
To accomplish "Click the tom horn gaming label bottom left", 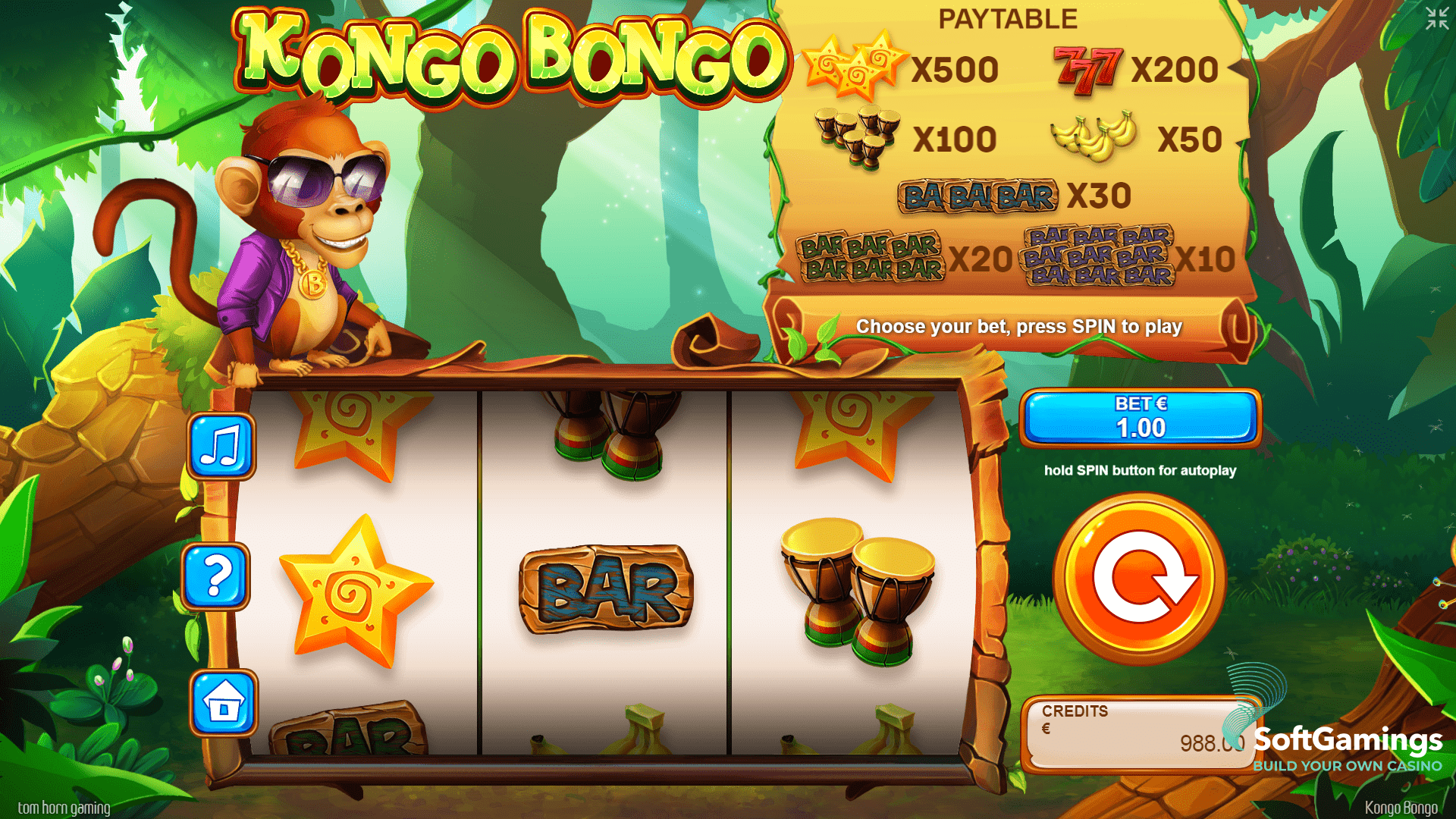I will click(64, 808).
